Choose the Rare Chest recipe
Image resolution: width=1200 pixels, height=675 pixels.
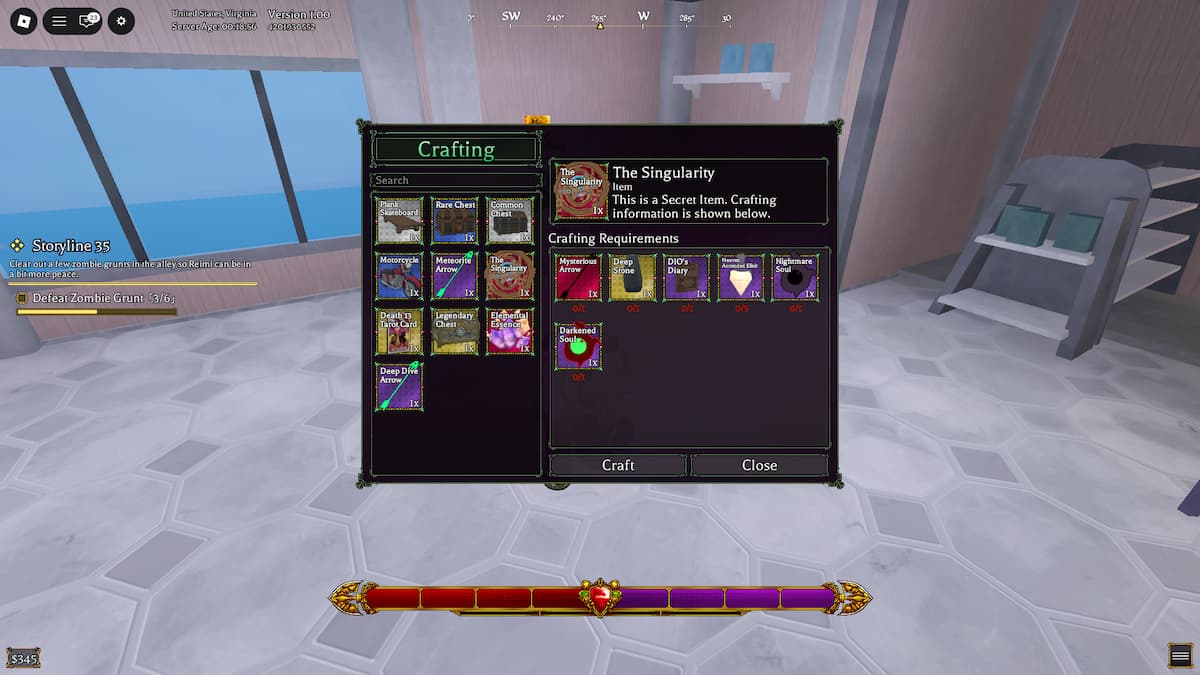click(455, 220)
